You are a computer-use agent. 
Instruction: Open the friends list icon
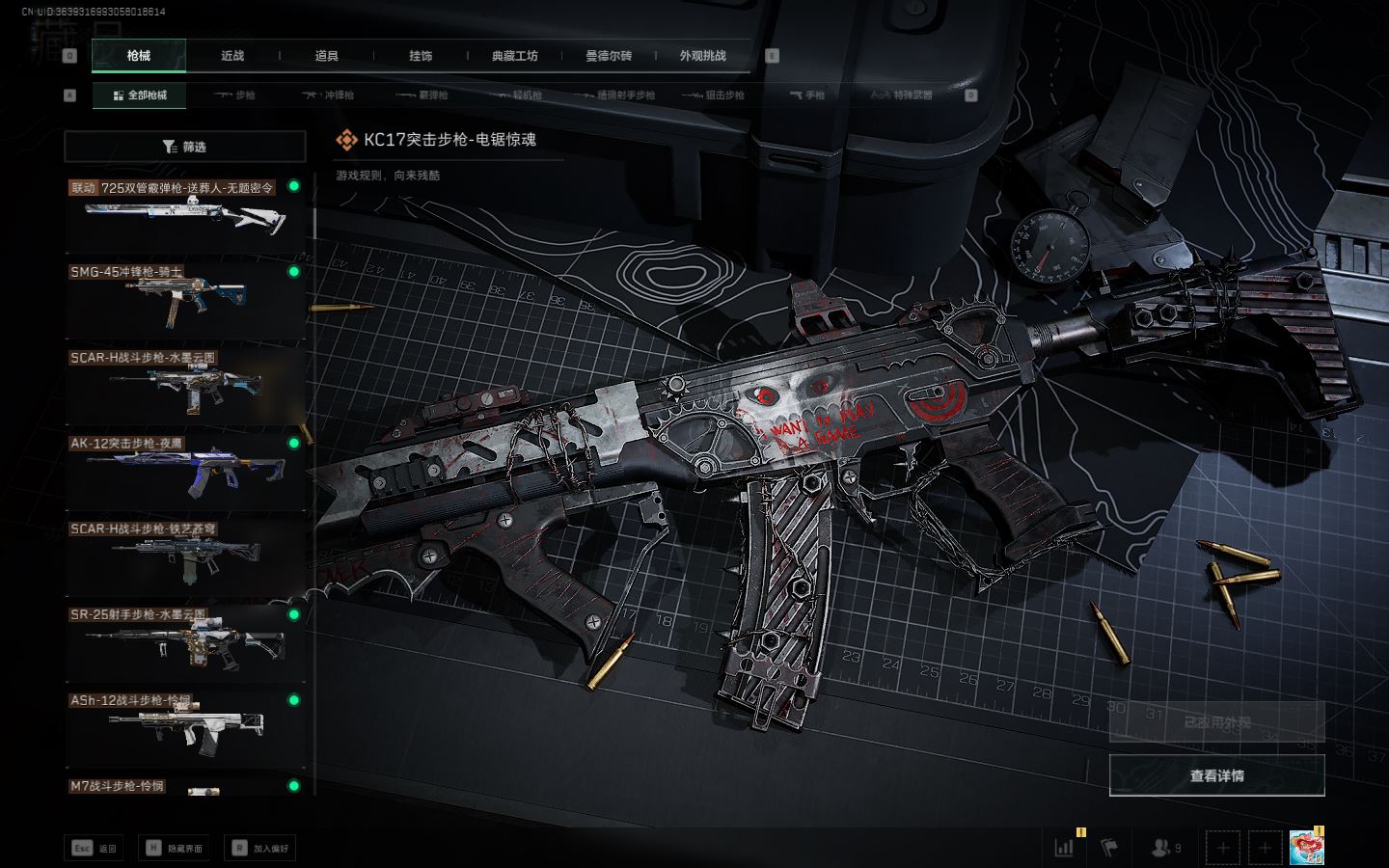tap(1165, 848)
